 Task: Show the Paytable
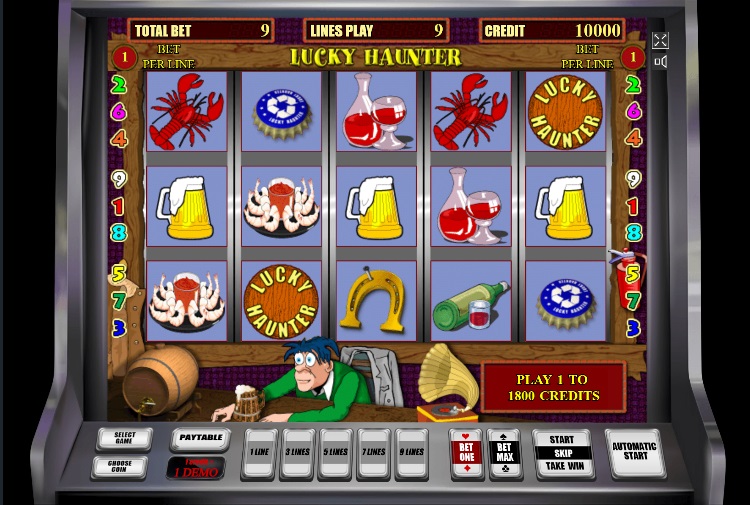(199, 438)
